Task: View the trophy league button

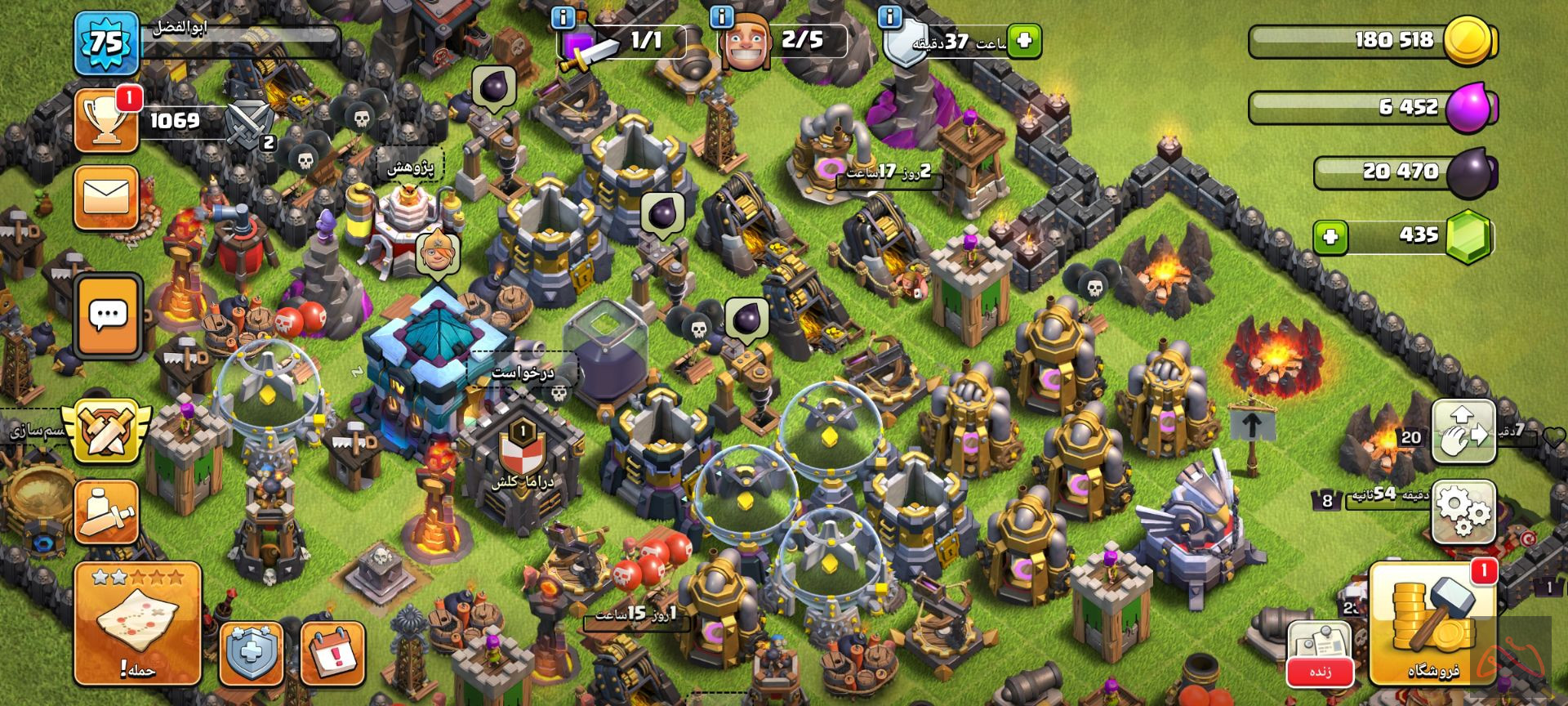Action: tap(106, 120)
